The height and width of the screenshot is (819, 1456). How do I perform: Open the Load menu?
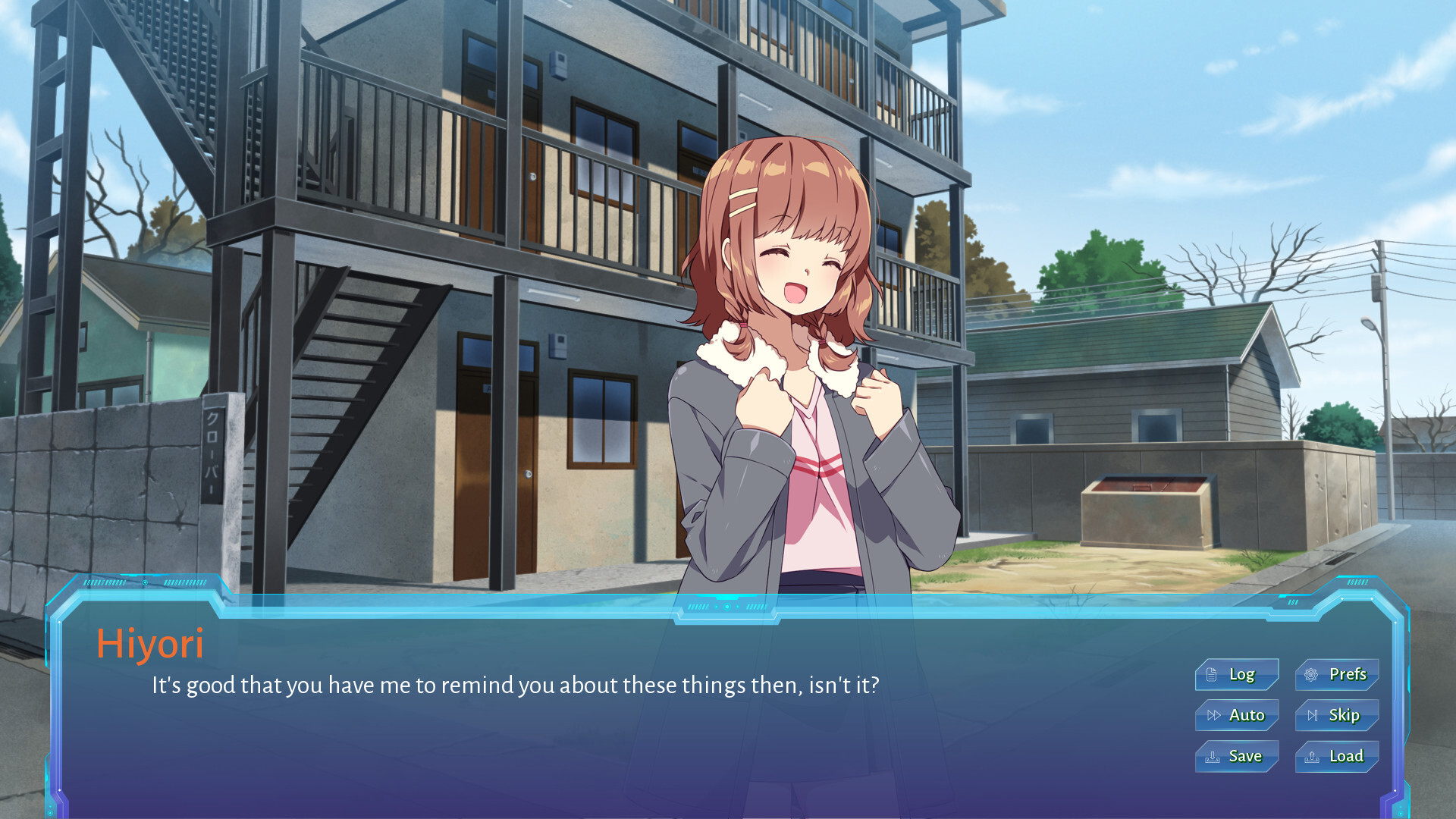click(x=1337, y=756)
